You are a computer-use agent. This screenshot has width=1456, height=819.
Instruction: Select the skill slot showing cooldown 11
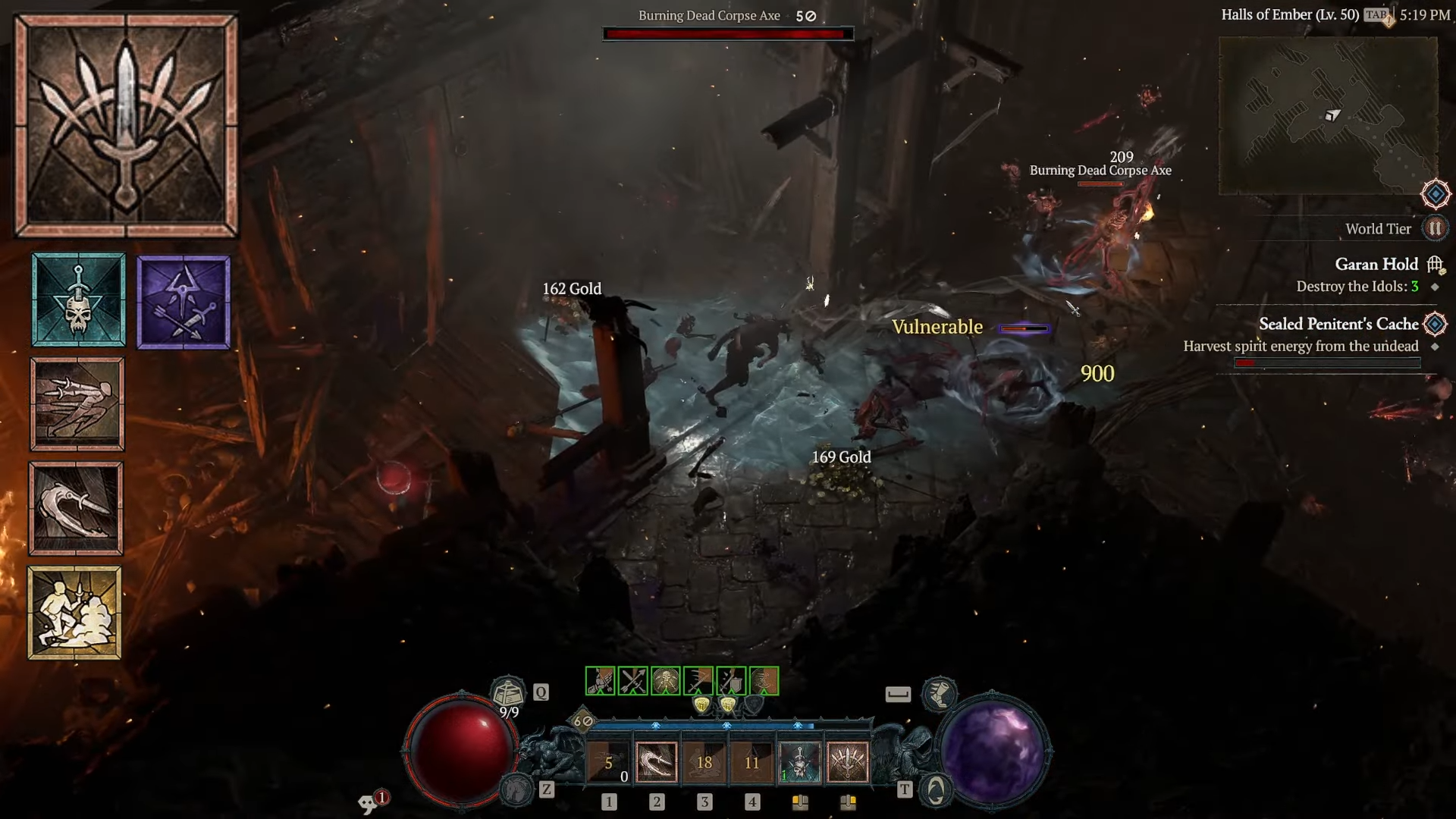752,762
